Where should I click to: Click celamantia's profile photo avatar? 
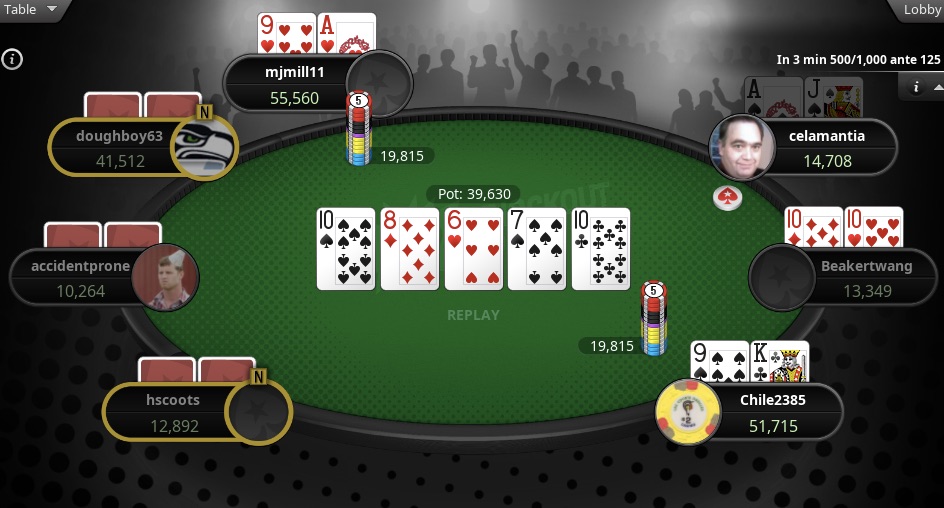742,147
